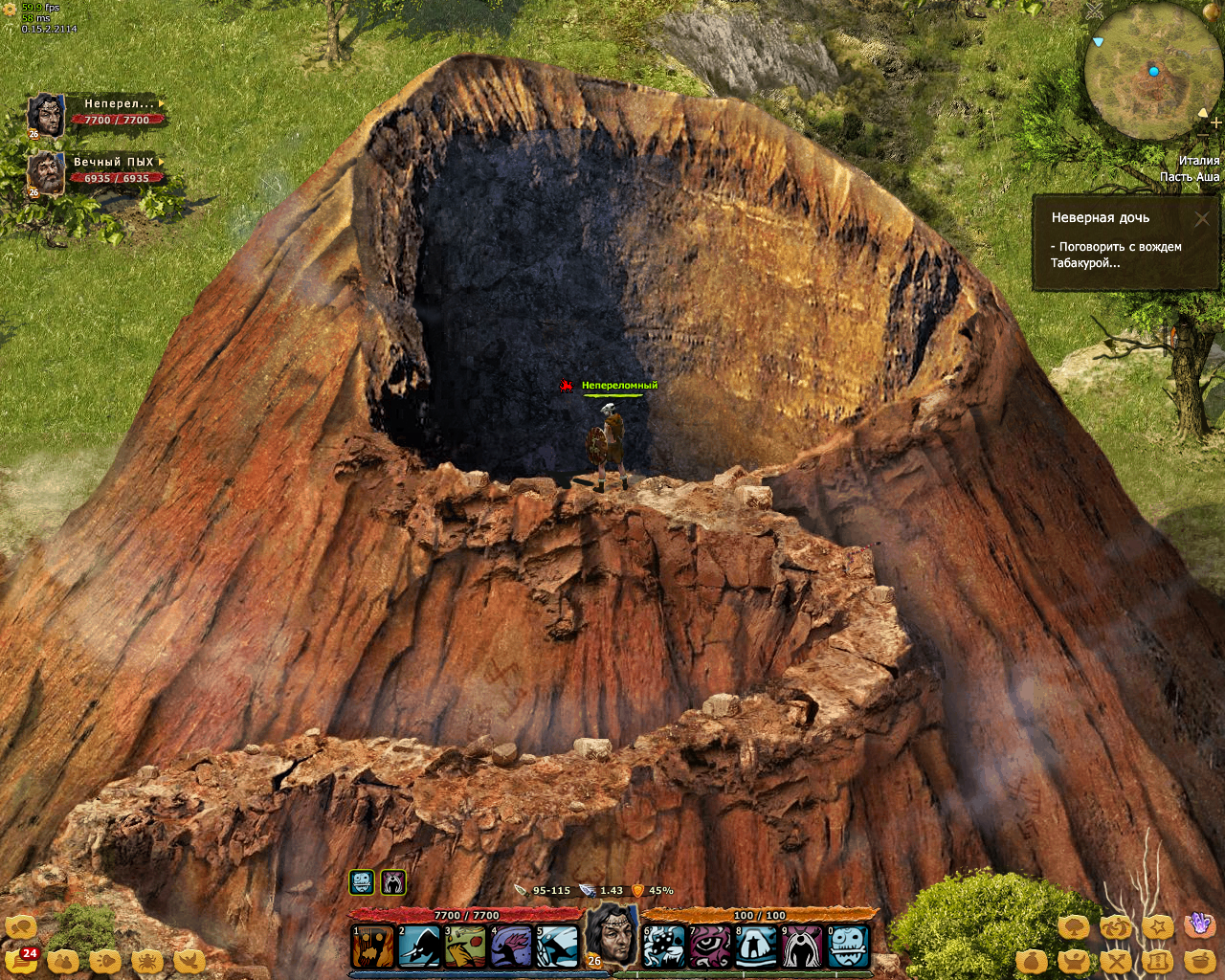Click the hero portrait in the action bar
The width and height of the screenshot is (1225, 980).
(612, 935)
